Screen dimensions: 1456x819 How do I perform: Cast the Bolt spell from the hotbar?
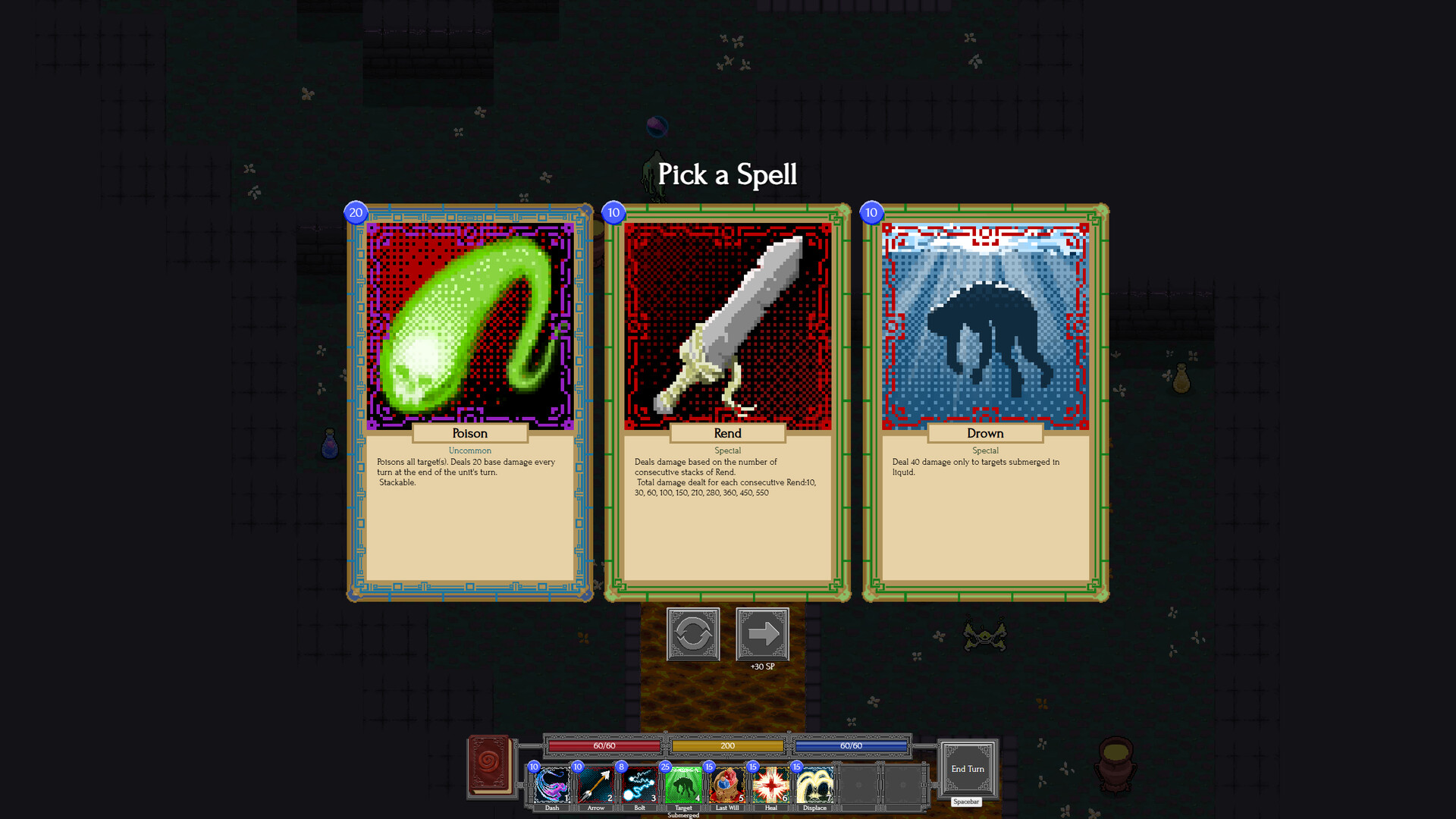click(639, 786)
